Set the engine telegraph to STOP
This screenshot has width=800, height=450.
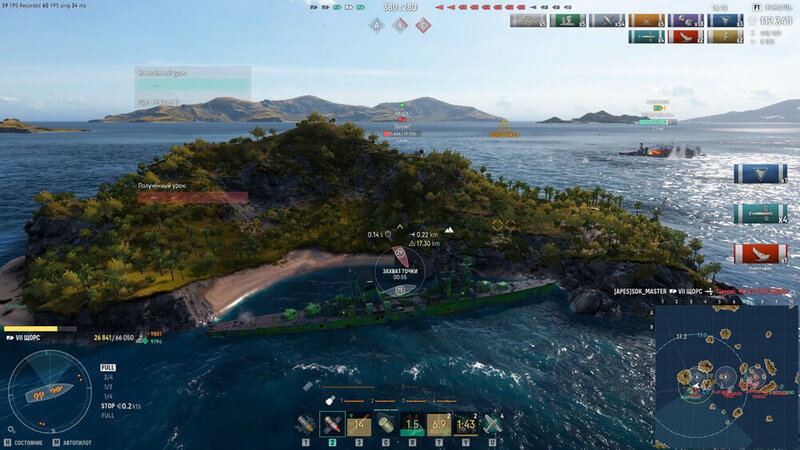108,406
